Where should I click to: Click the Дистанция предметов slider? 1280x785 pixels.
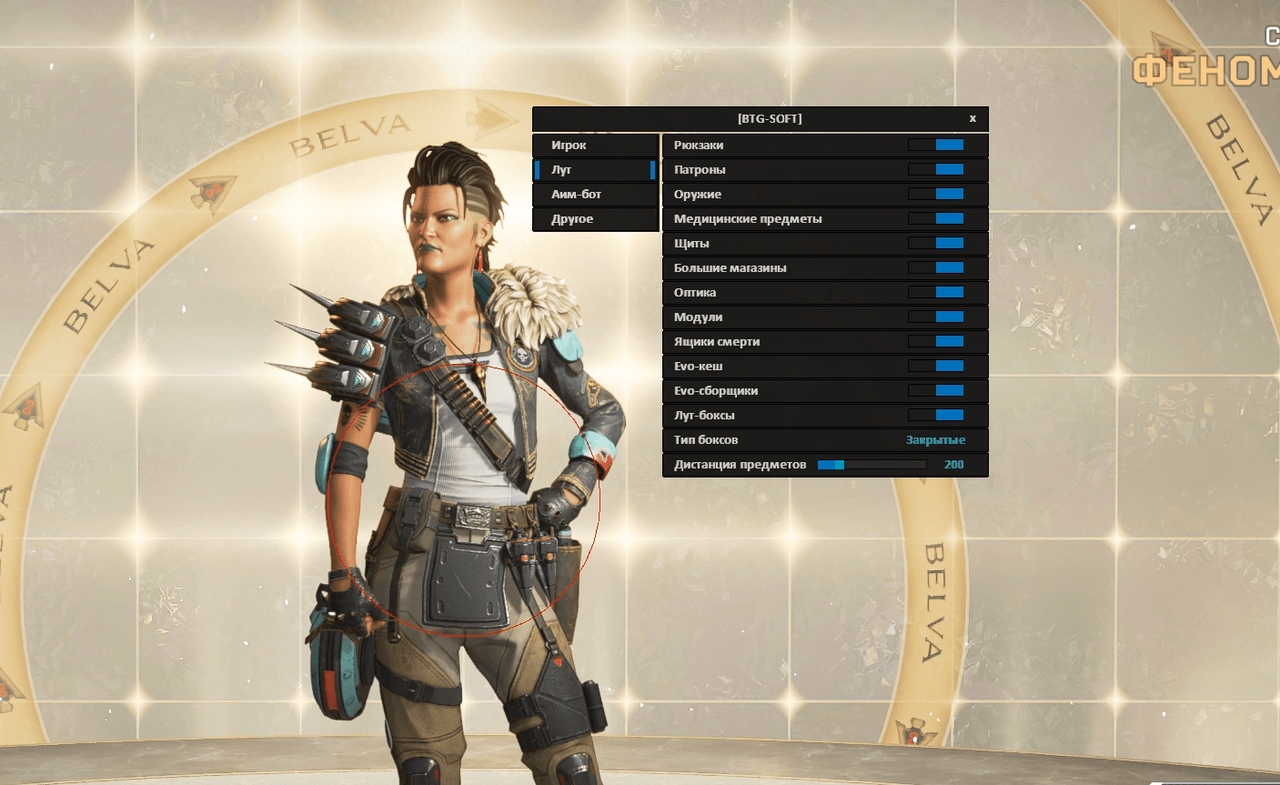click(871, 465)
